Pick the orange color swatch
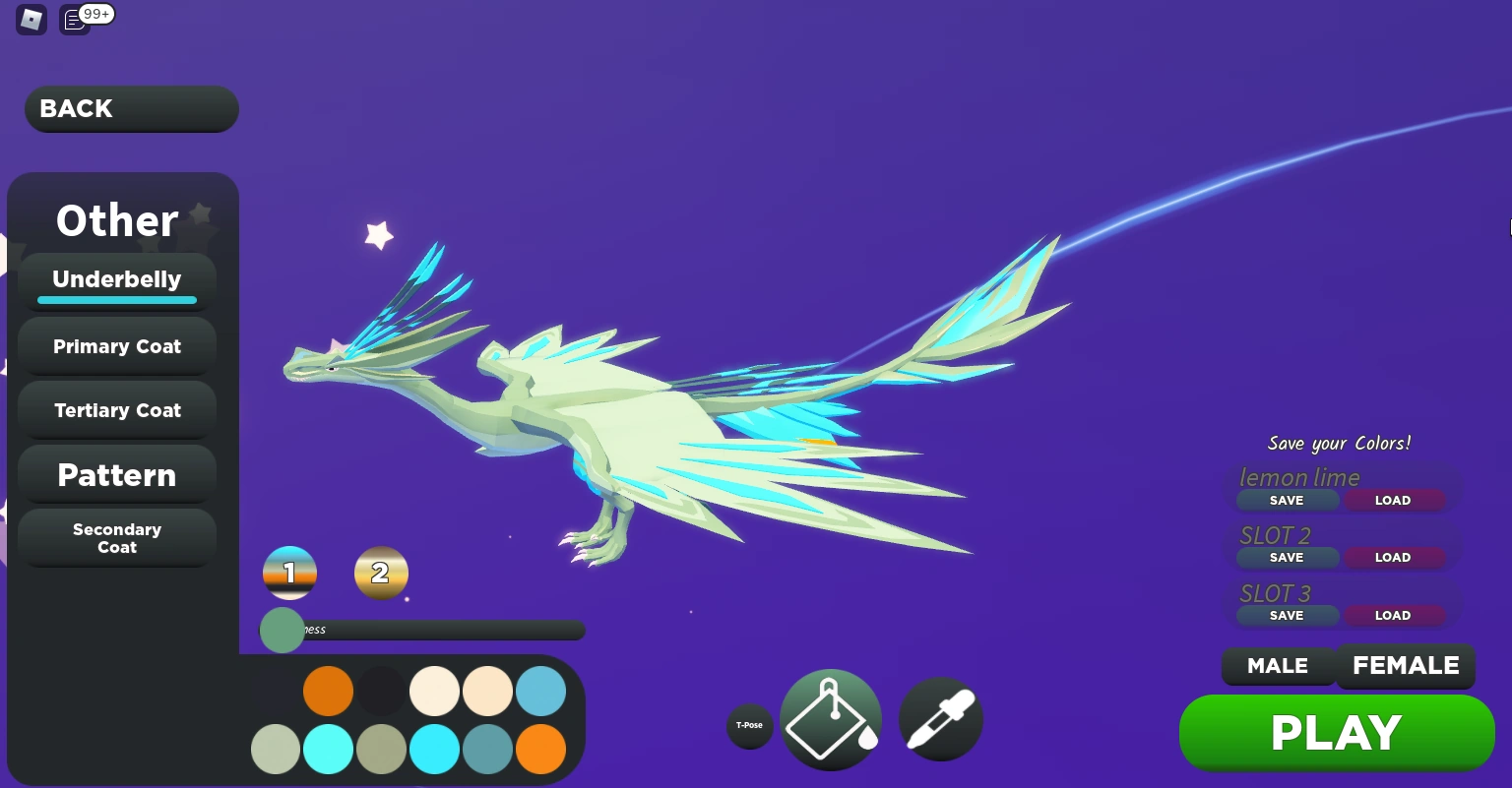The width and height of the screenshot is (1512, 788). pos(328,691)
